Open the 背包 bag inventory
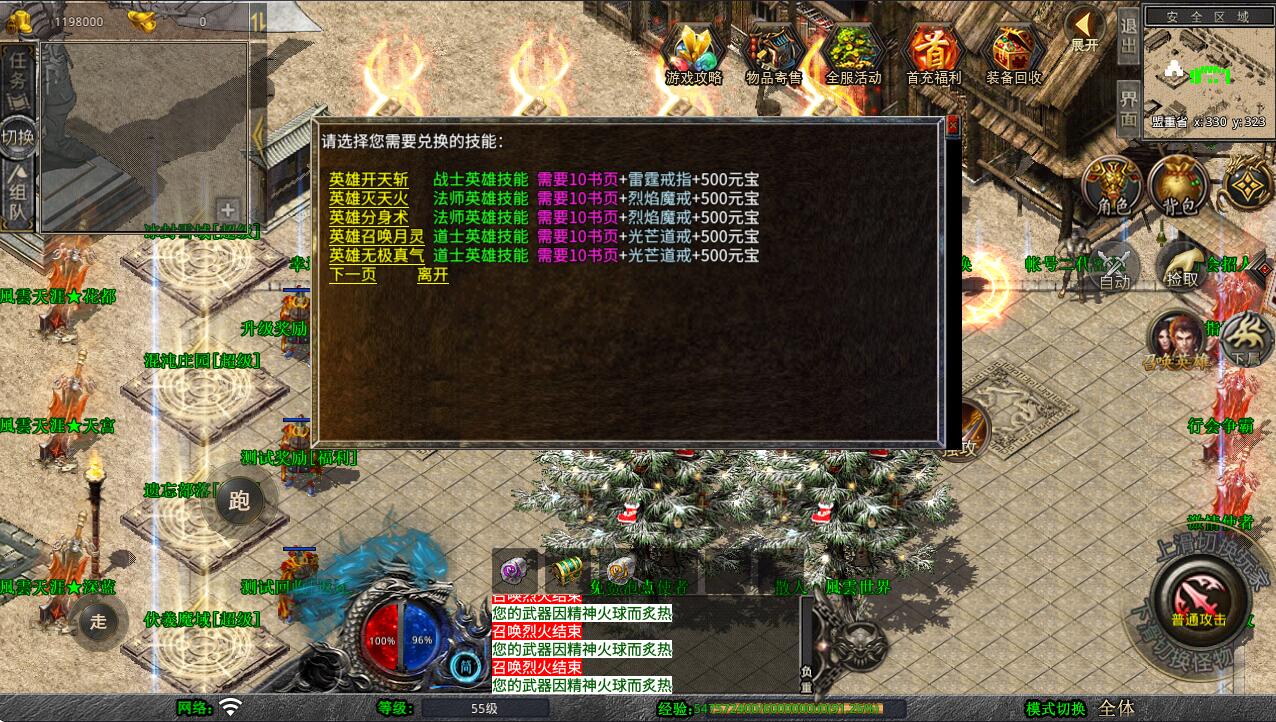 point(1178,186)
